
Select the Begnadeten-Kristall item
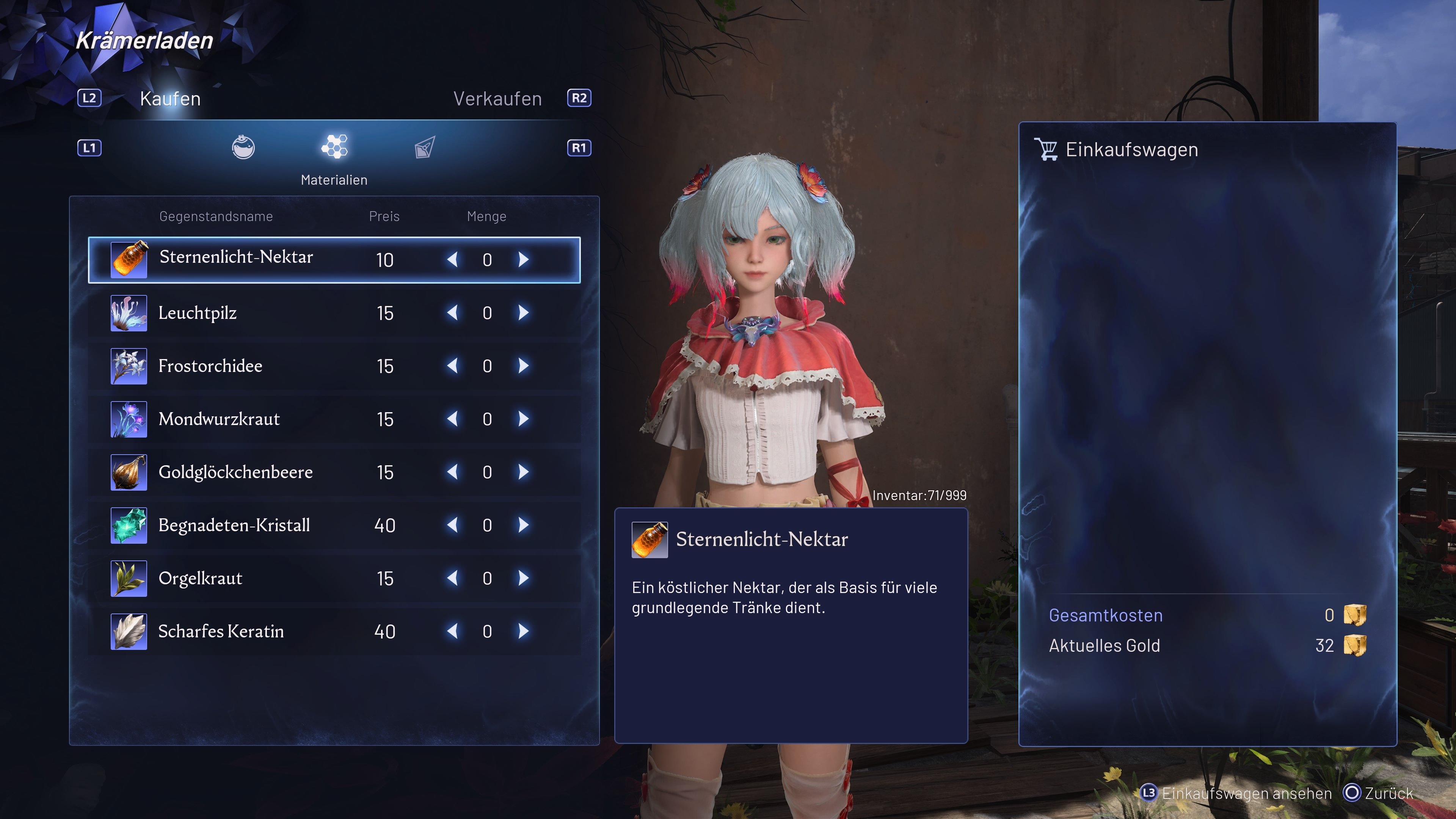point(234,525)
